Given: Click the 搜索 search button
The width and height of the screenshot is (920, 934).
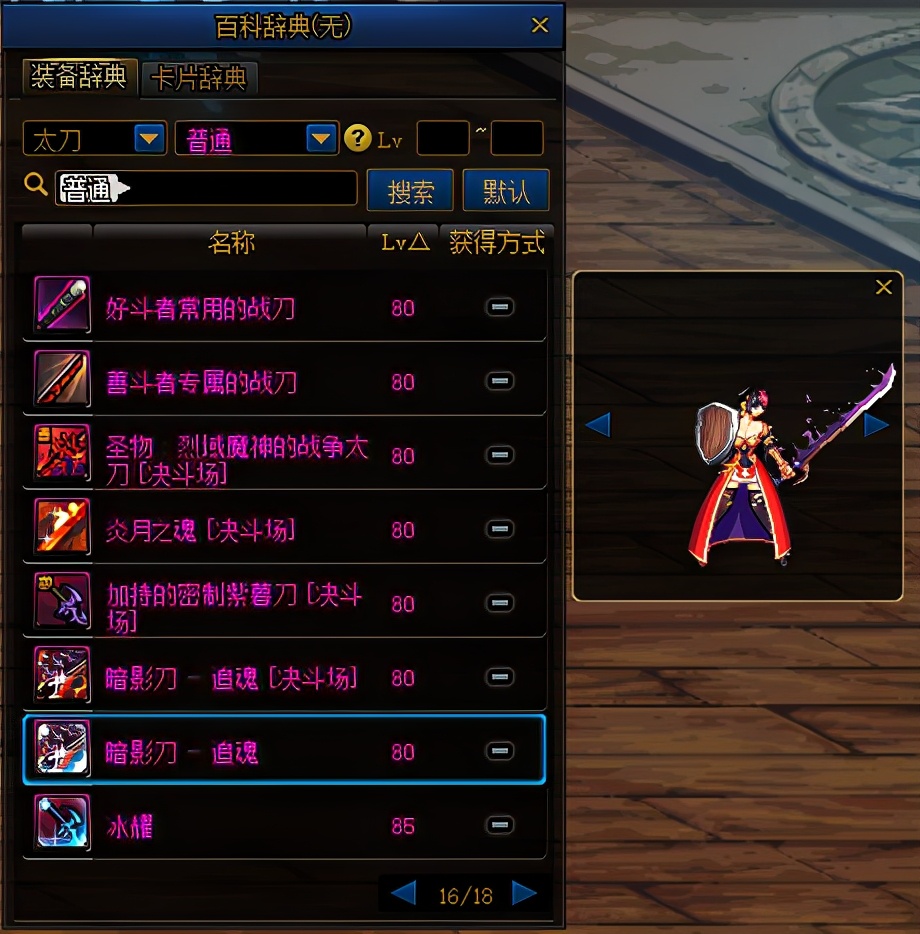Looking at the screenshot, I should [x=410, y=190].
